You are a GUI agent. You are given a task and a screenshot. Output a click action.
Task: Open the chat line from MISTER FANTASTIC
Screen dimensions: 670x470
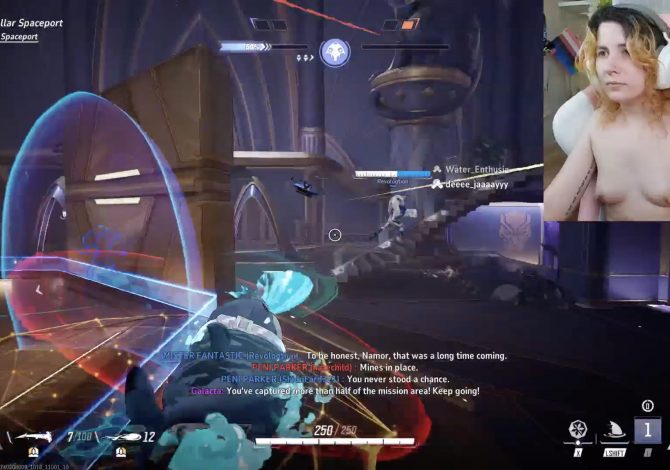coord(334,355)
